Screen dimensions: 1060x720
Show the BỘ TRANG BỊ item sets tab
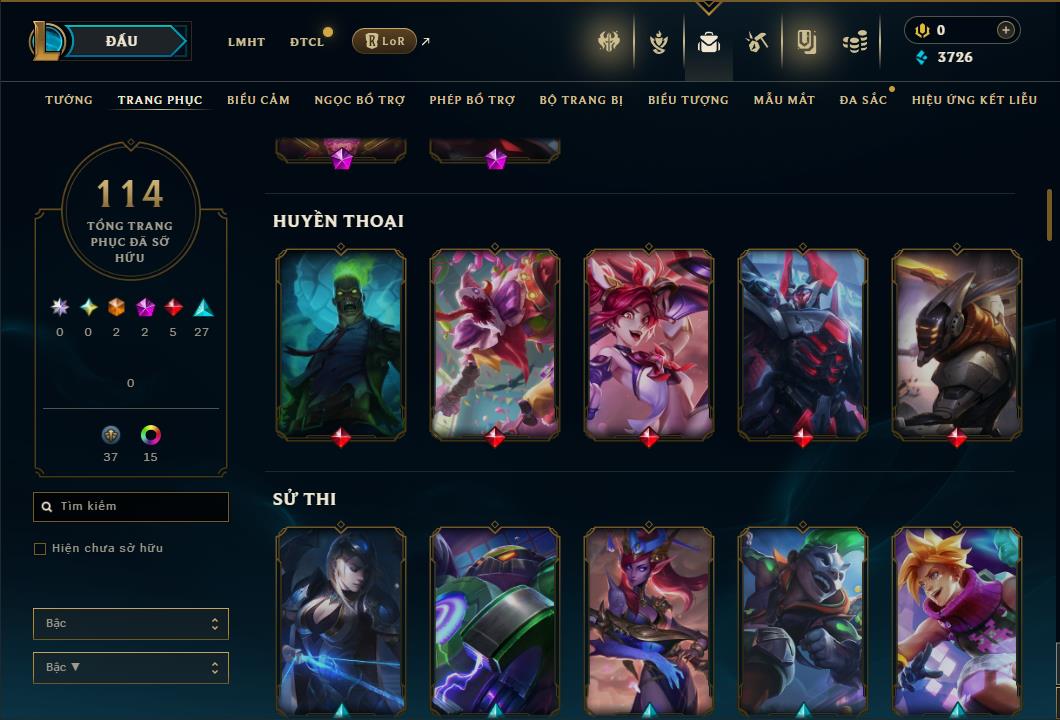pos(581,100)
